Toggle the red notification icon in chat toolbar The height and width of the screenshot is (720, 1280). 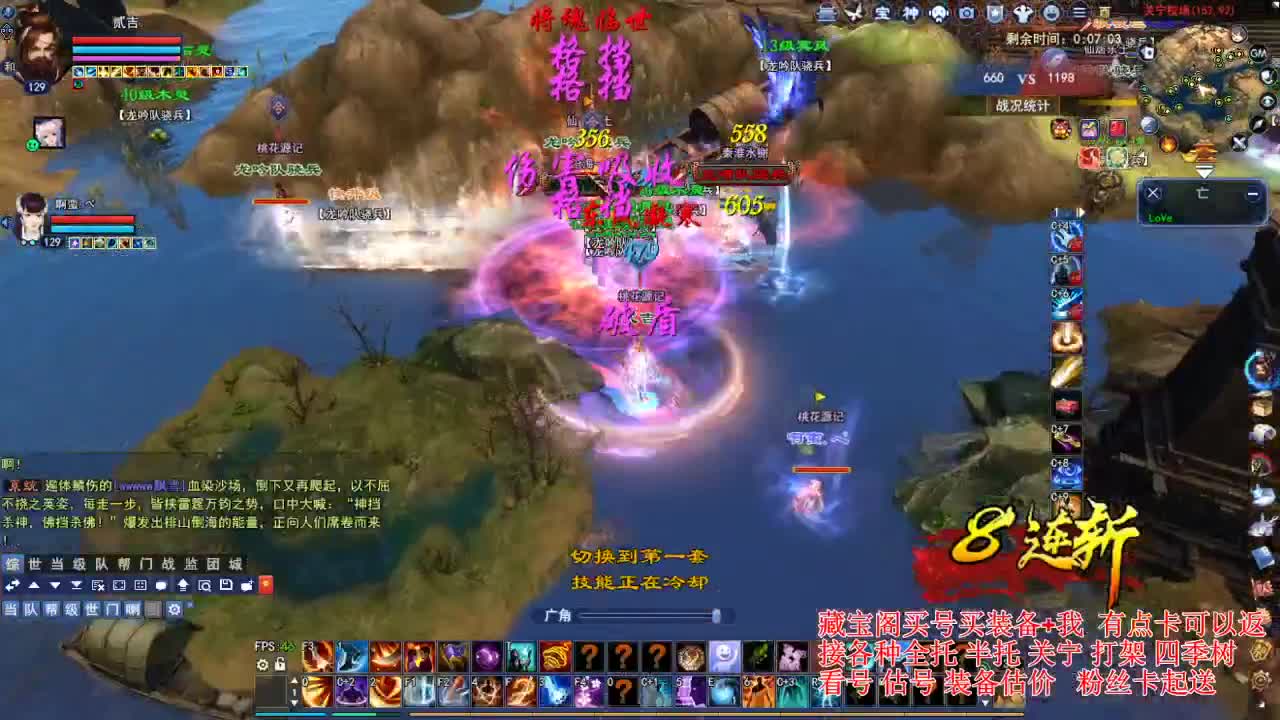coord(265,585)
